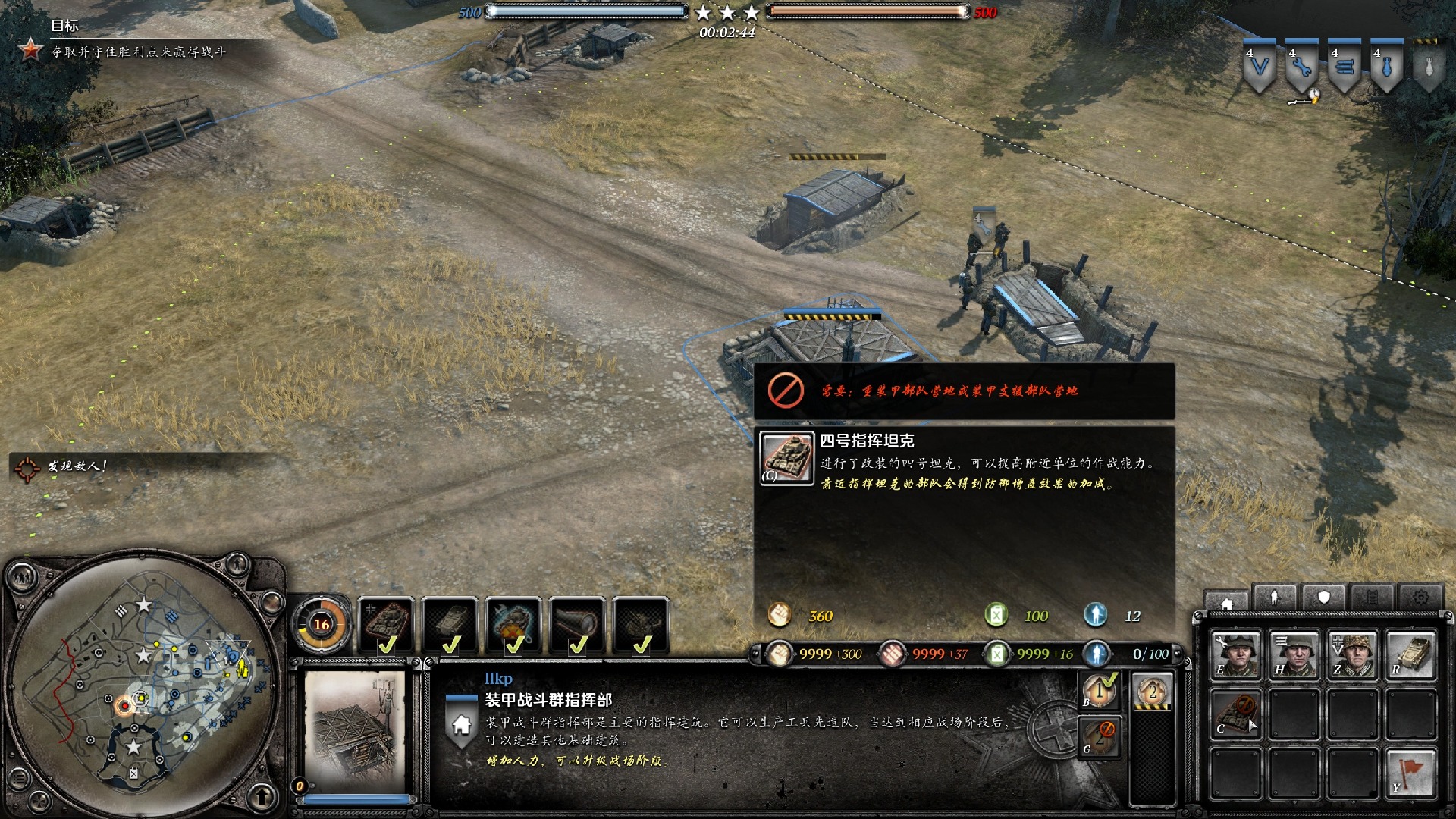Switch to the soldier figure tab
The image size is (1456, 819).
point(1275,598)
